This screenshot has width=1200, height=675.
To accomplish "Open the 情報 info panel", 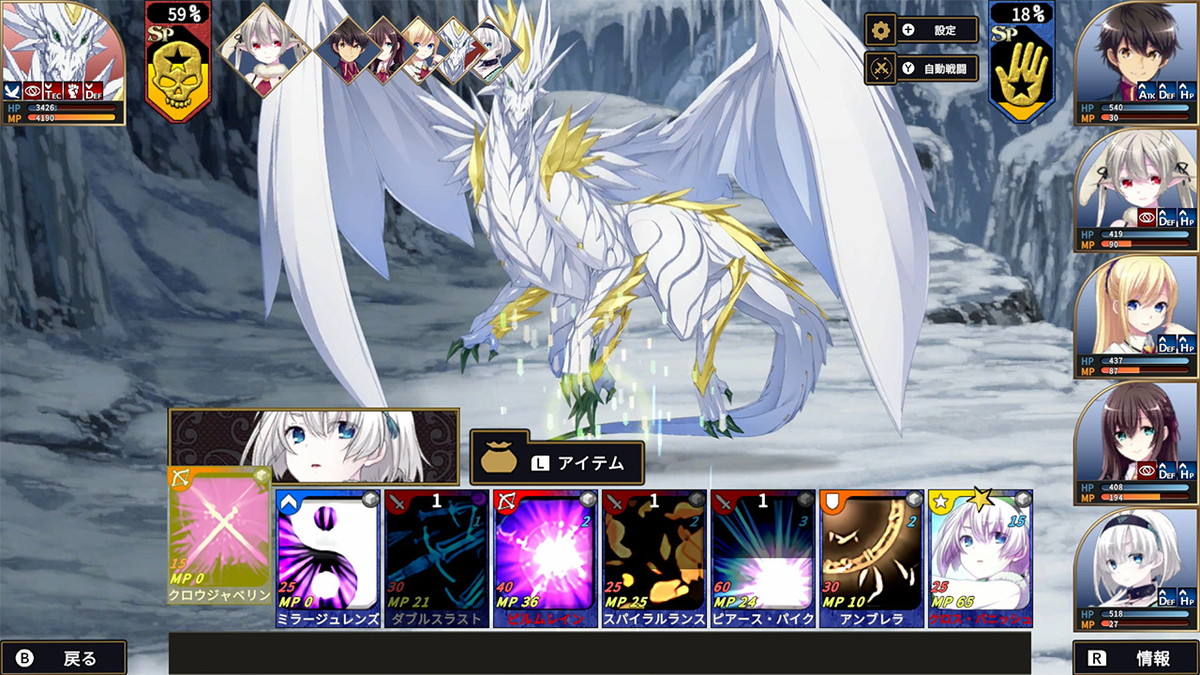I will coord(1136,658).
